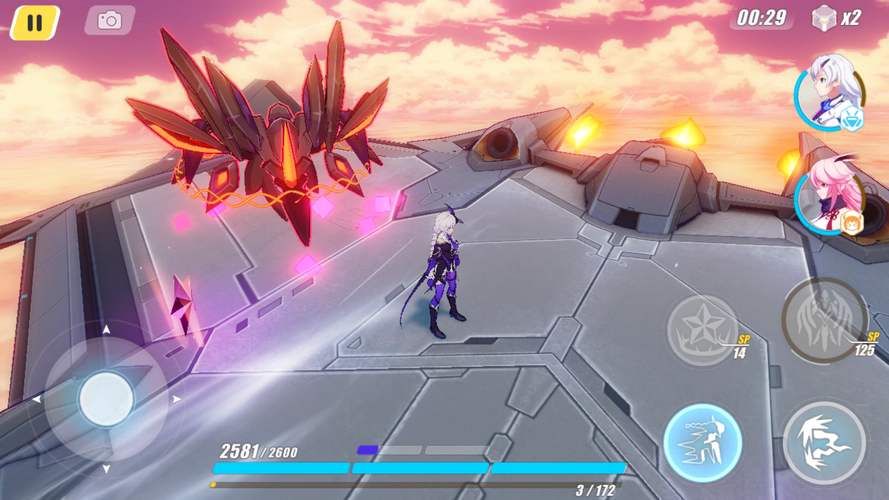Activate the star weapon skill costing 14 SP
889x500 pixels.
pyautogui.click(x=703, y=329)
